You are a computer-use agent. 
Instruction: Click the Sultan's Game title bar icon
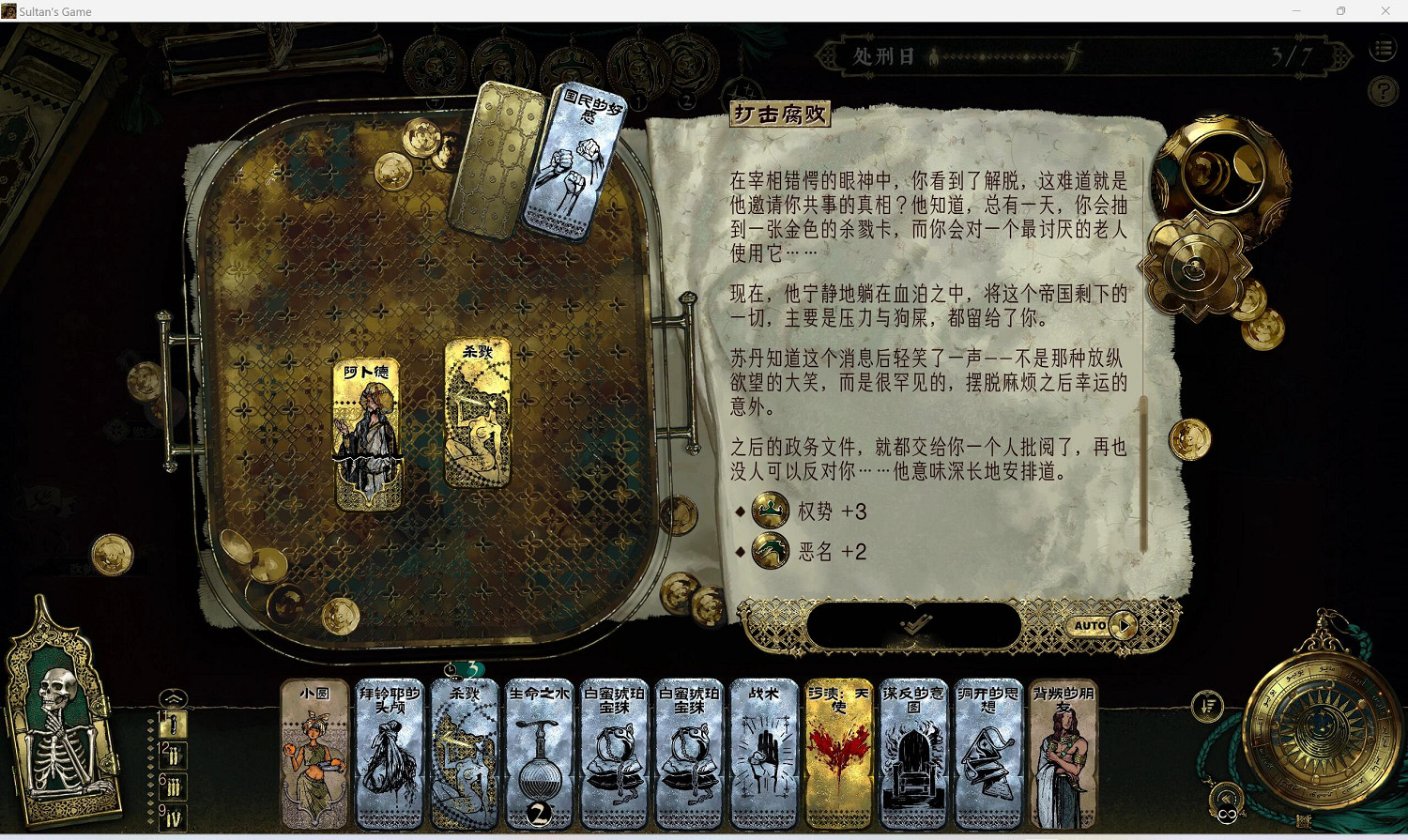9,10
